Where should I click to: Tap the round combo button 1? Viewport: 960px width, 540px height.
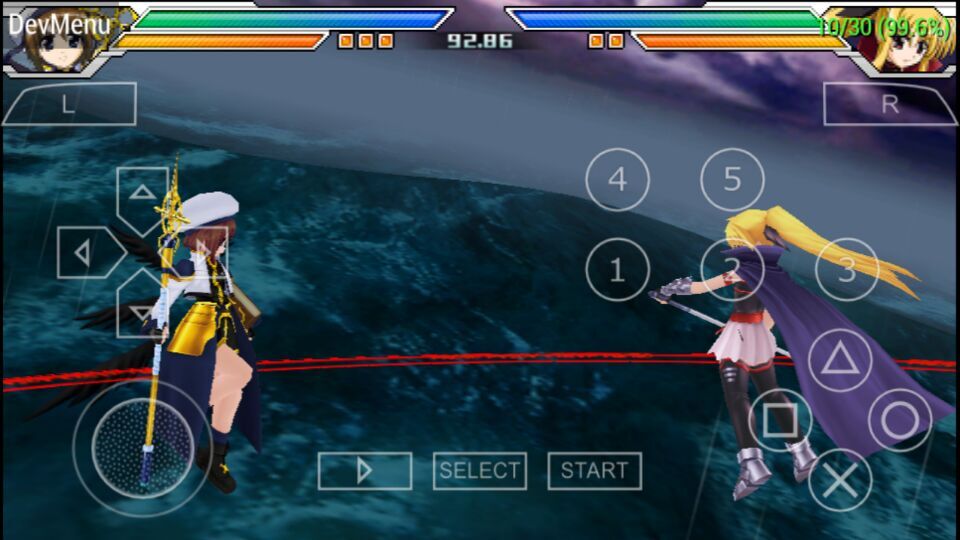pyautogui.click(x=617, y=270)
